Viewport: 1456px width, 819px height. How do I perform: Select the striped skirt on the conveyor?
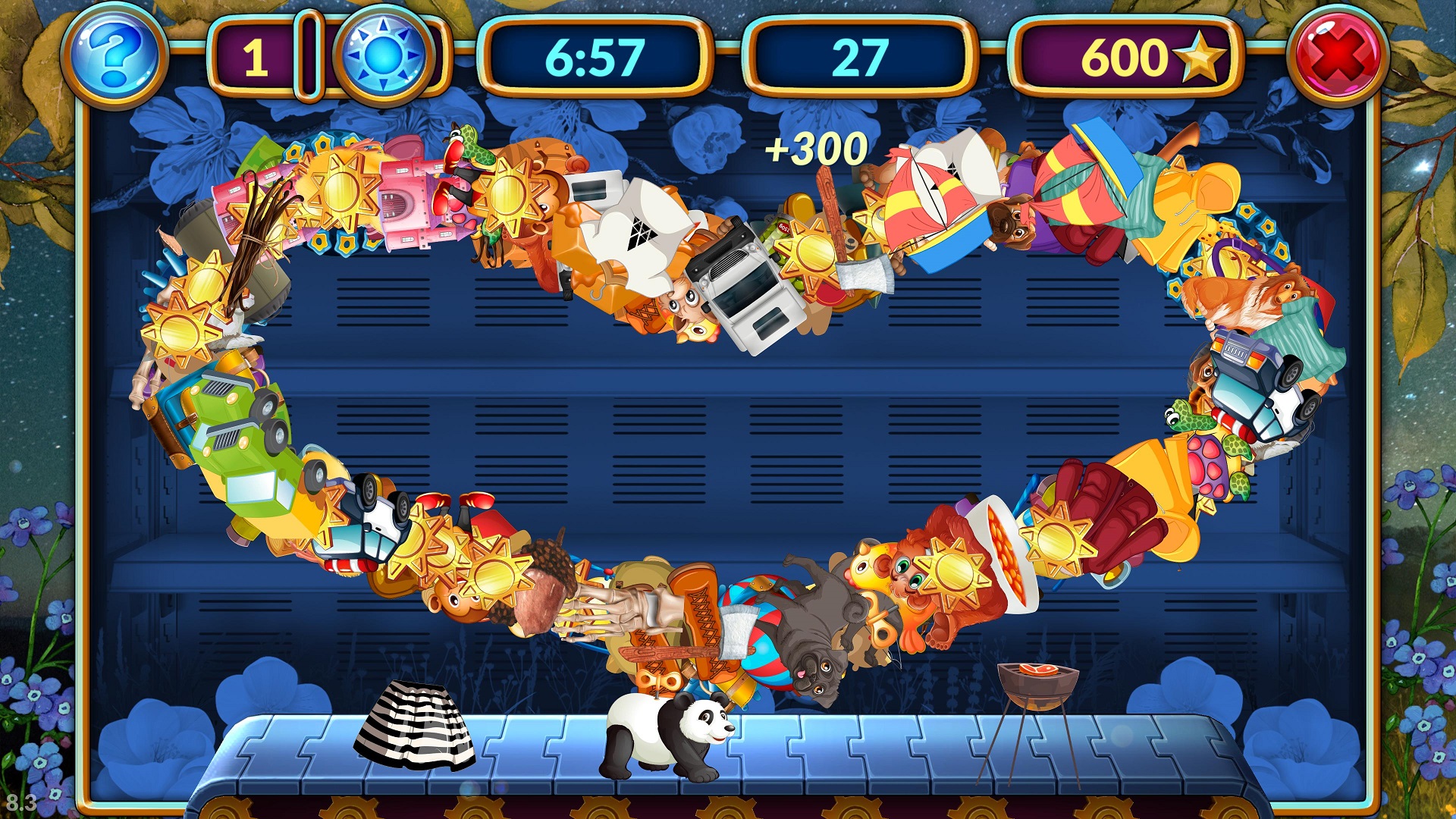tap(416, 724)
